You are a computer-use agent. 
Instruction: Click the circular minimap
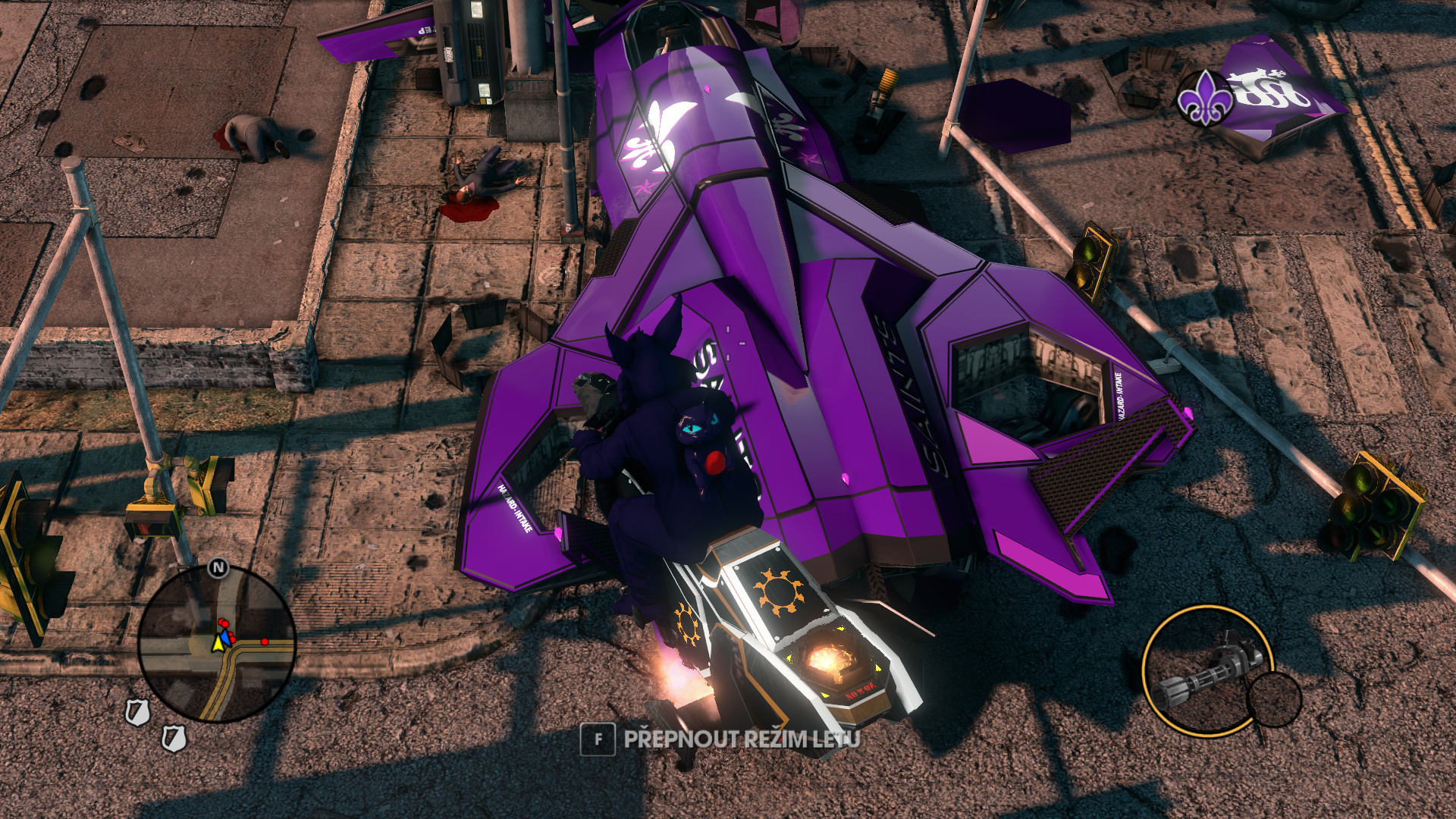click(x=217, y=644)
